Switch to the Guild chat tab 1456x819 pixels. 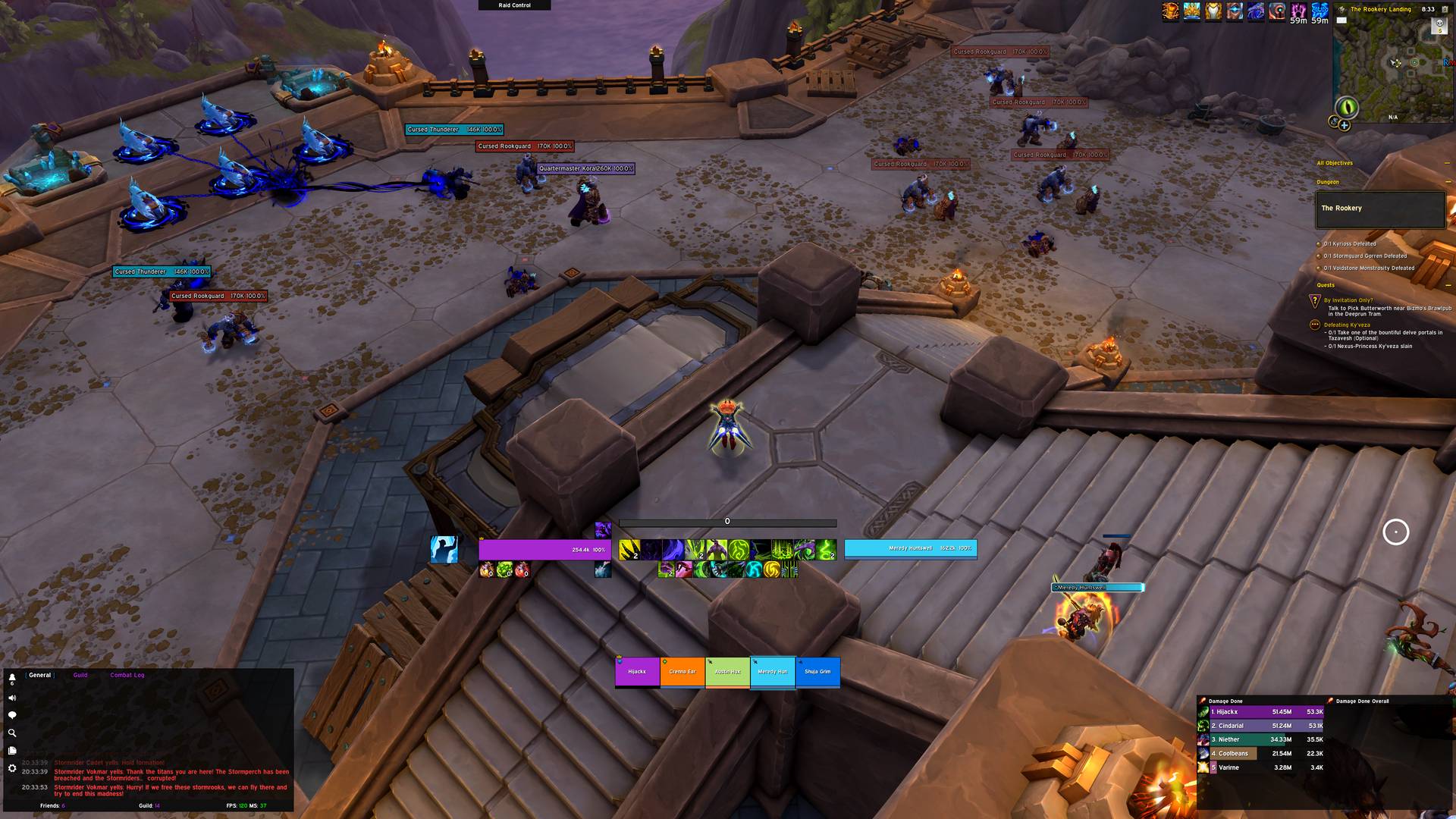coord(80,675)
